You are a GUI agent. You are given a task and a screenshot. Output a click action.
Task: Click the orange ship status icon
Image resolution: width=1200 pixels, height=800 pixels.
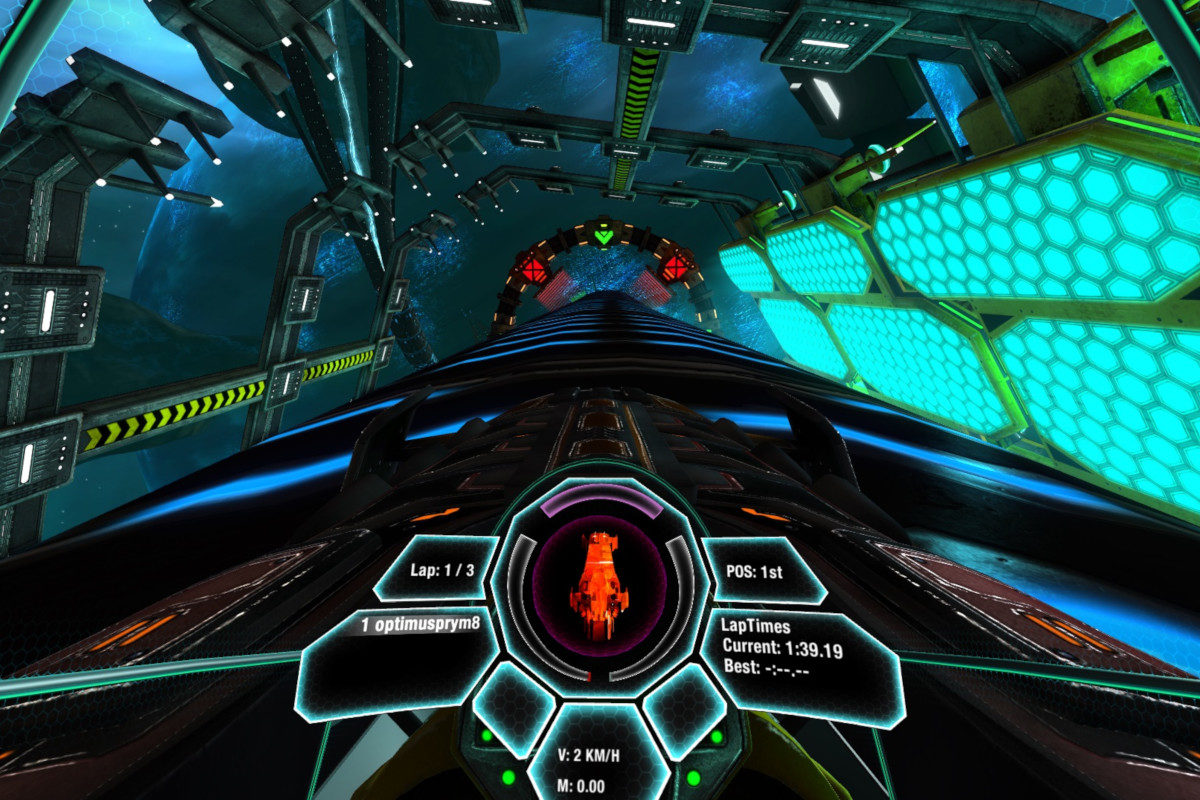598,586
